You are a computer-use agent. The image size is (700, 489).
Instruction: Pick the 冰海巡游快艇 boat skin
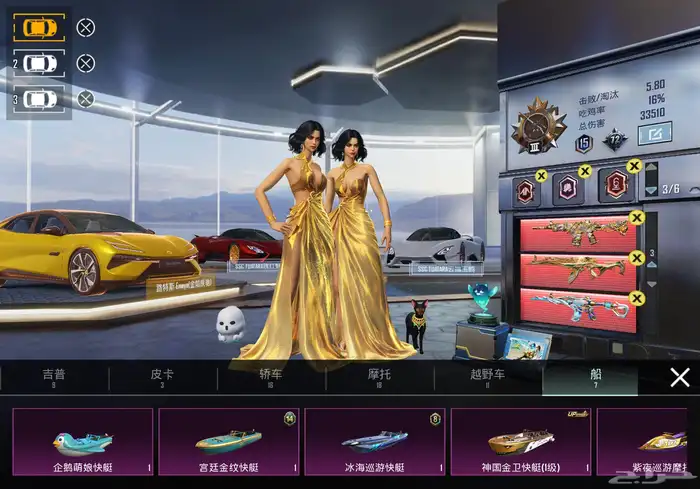click(x=375, y=441)
